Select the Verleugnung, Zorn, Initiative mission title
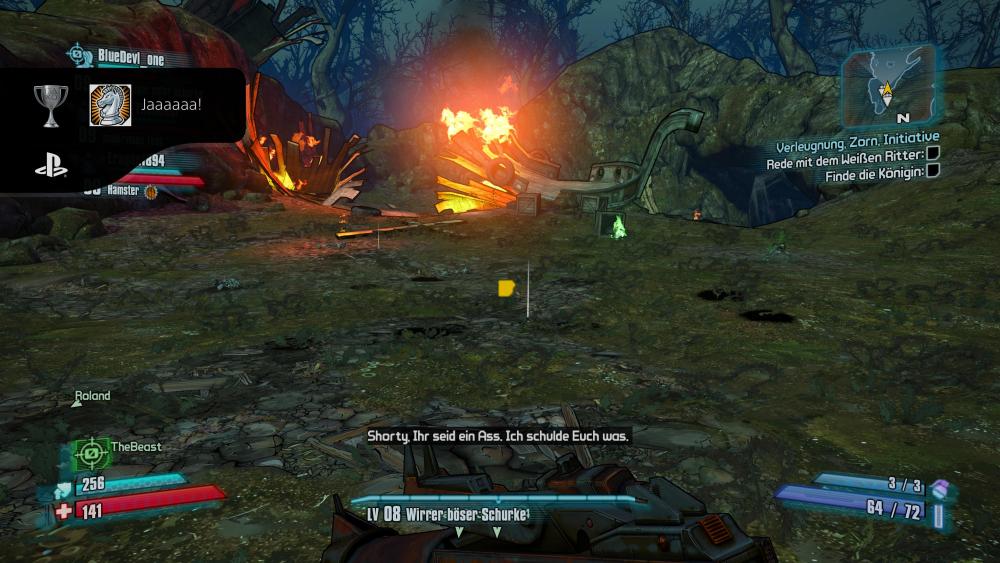This screenshot has width=1000, height=563. point(853,136)
